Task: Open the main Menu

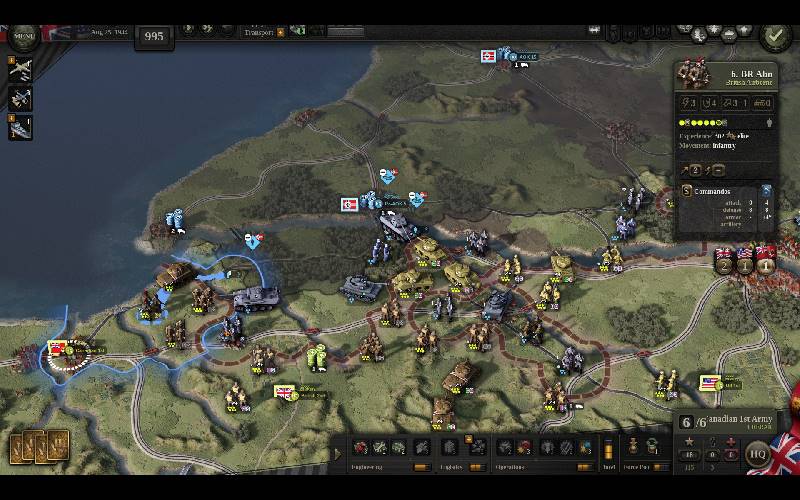Action: pyautogui.click(x=22, y=37)
